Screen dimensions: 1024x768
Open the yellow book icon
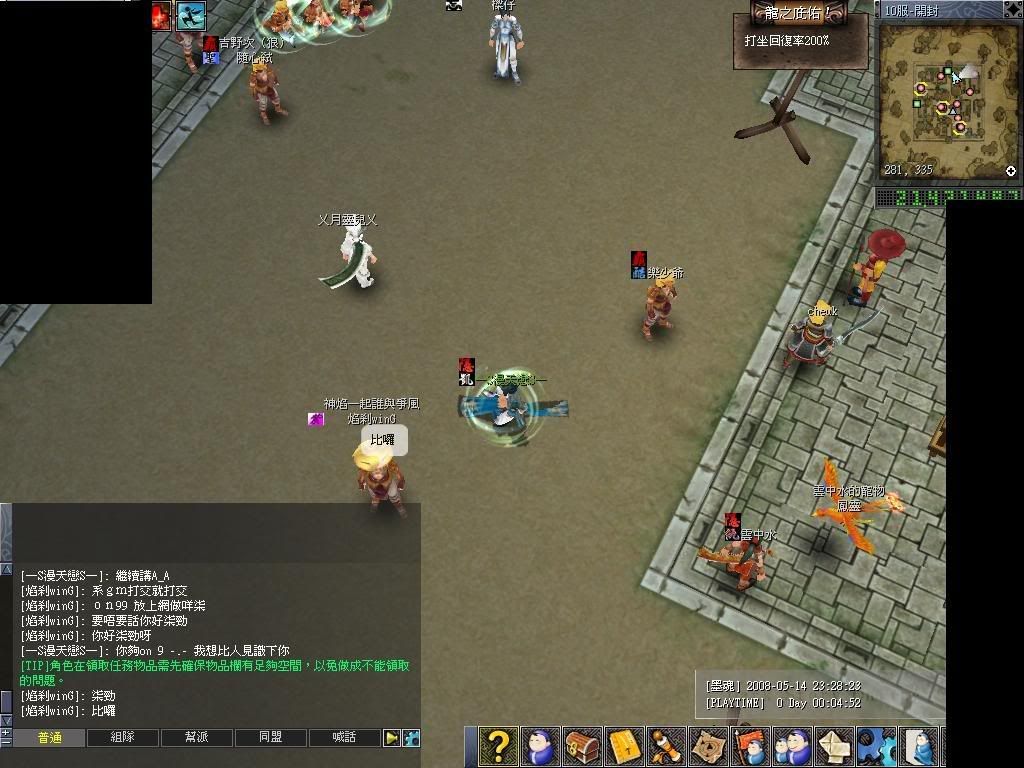625,746
